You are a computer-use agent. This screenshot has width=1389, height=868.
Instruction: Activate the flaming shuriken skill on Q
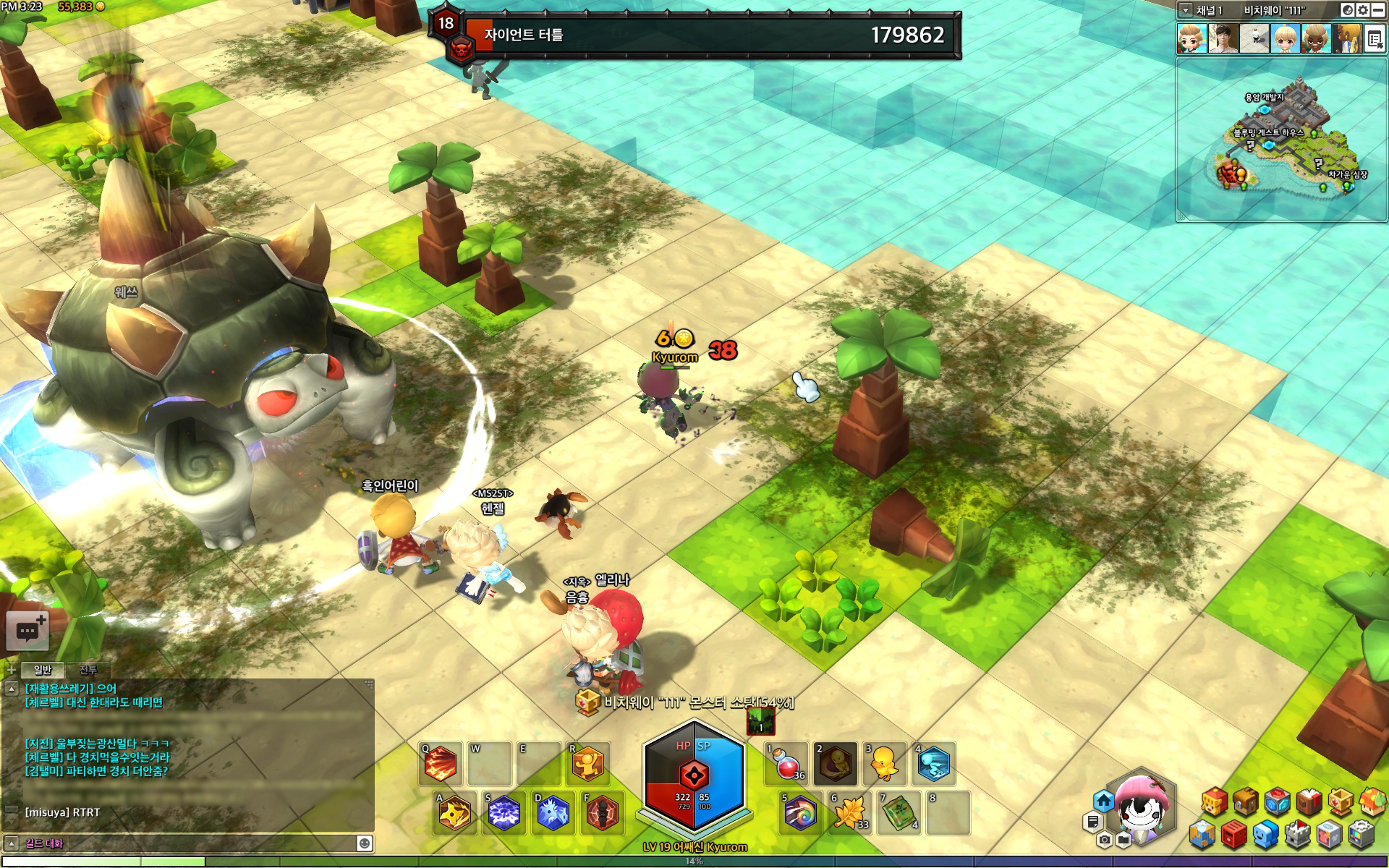(x=441, y=765)
